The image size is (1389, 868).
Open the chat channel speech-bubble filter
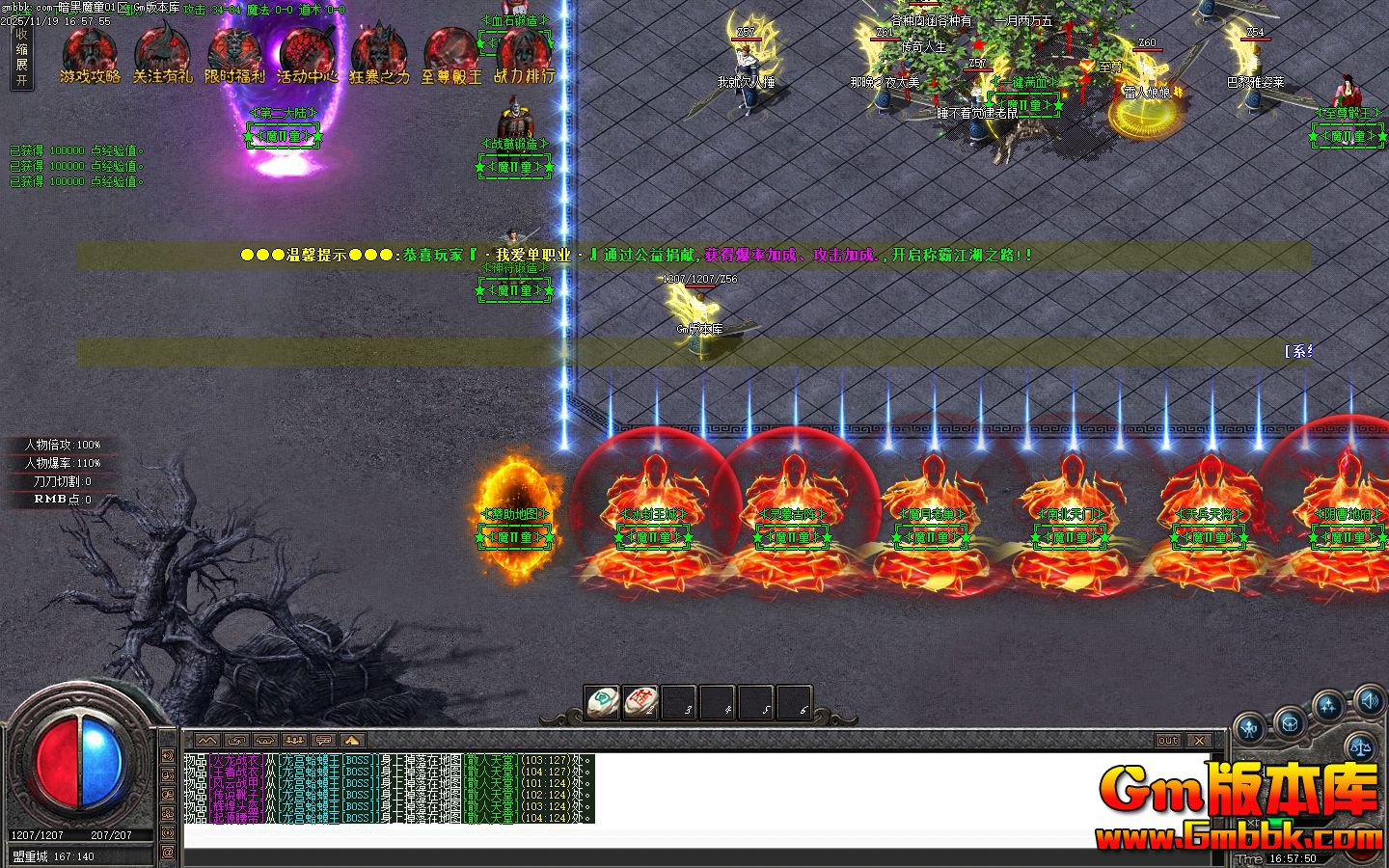pos(323,740)
